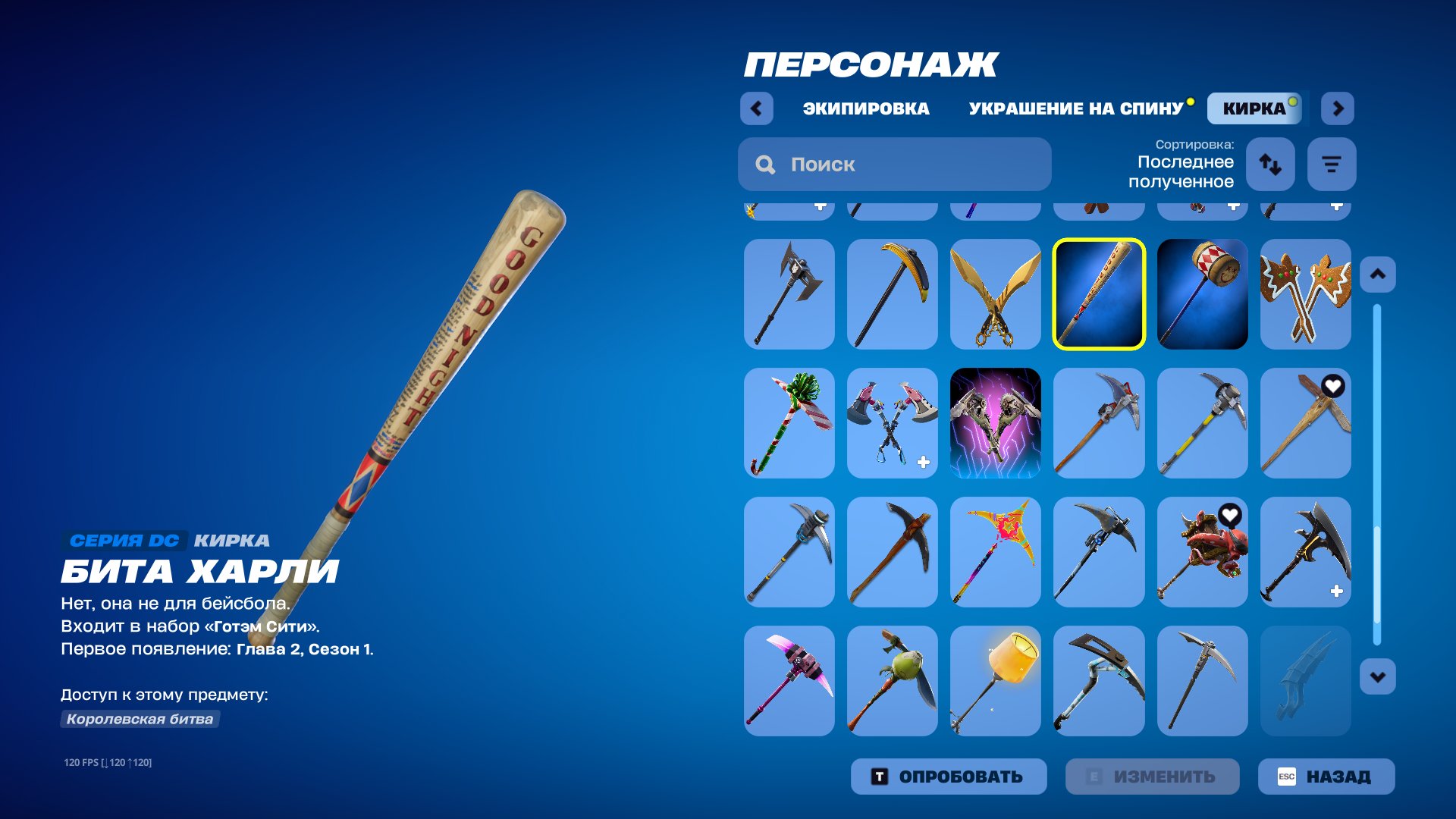The width and height of the screenshot is (1456, 819).
Task: Select the golden dual blades pickaxe
Action: pos(996,293)
